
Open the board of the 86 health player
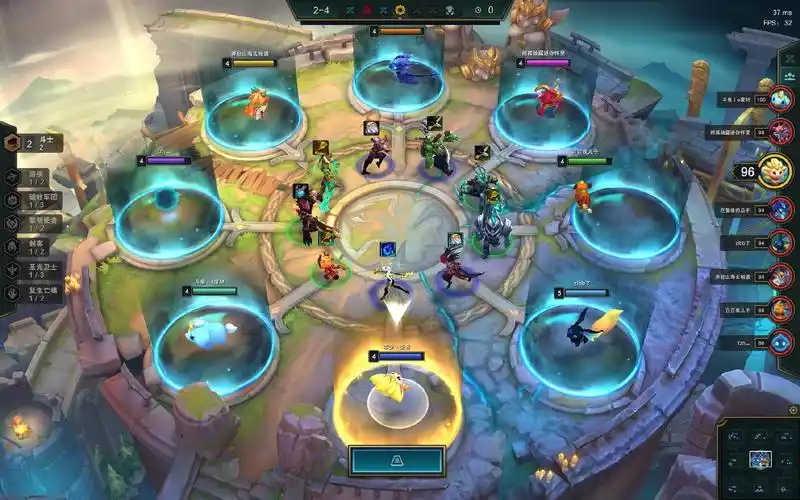pyautogui.click(x=782, y=342)
